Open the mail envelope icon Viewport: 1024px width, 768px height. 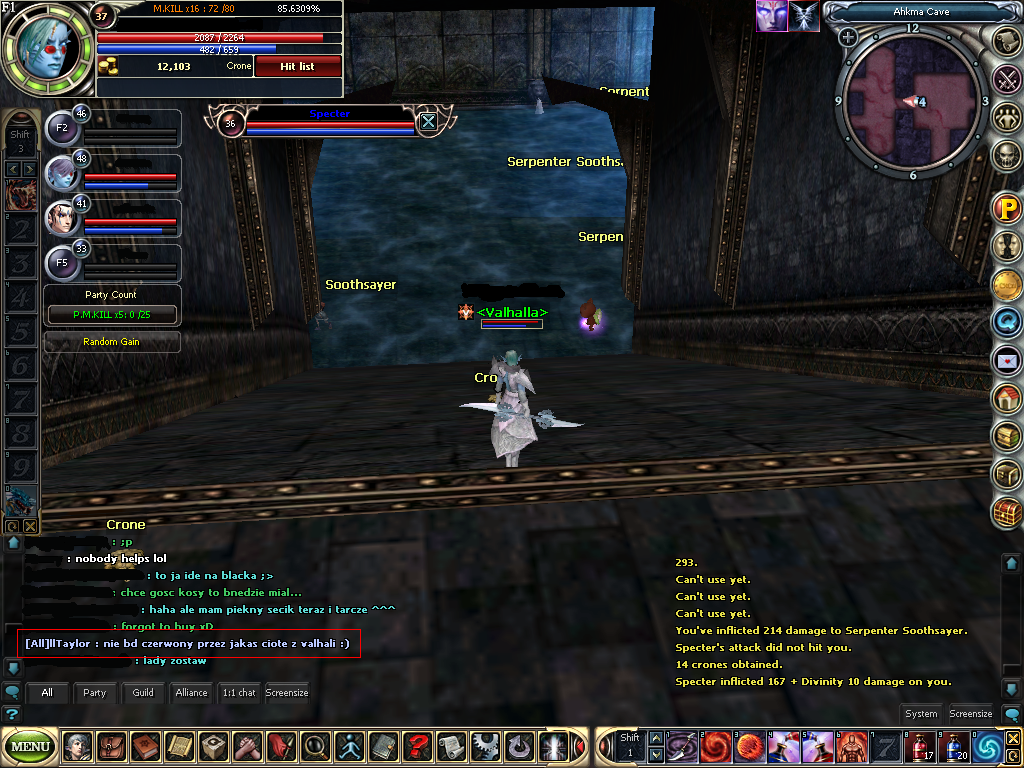pyautogui.click(x=1006, y=359)
